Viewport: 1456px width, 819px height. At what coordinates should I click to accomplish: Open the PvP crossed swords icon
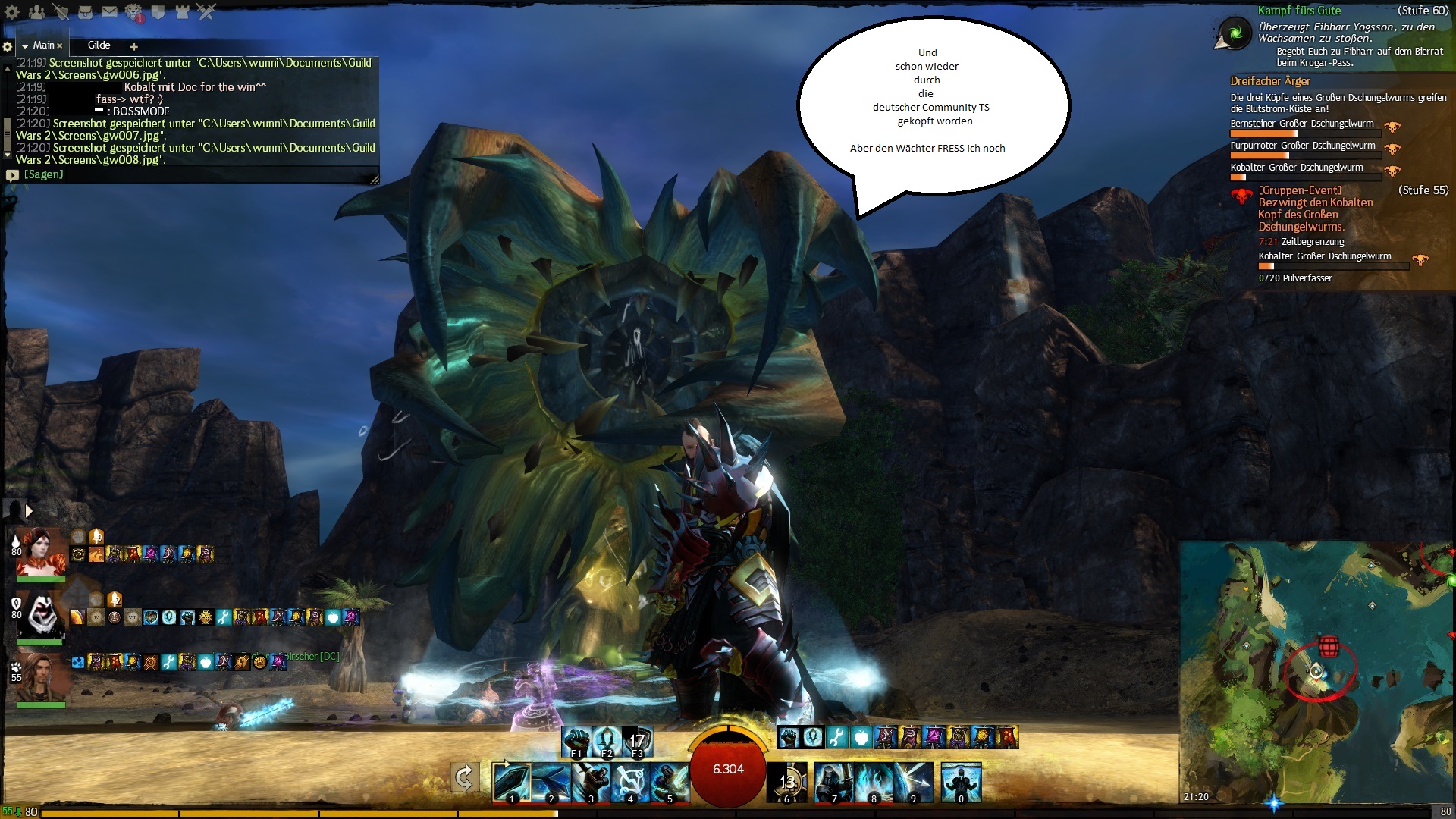tap(206, 12)
